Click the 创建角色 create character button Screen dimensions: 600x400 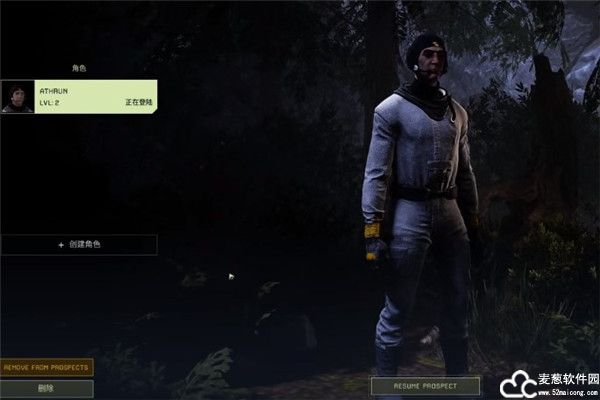tap(79, 244)
